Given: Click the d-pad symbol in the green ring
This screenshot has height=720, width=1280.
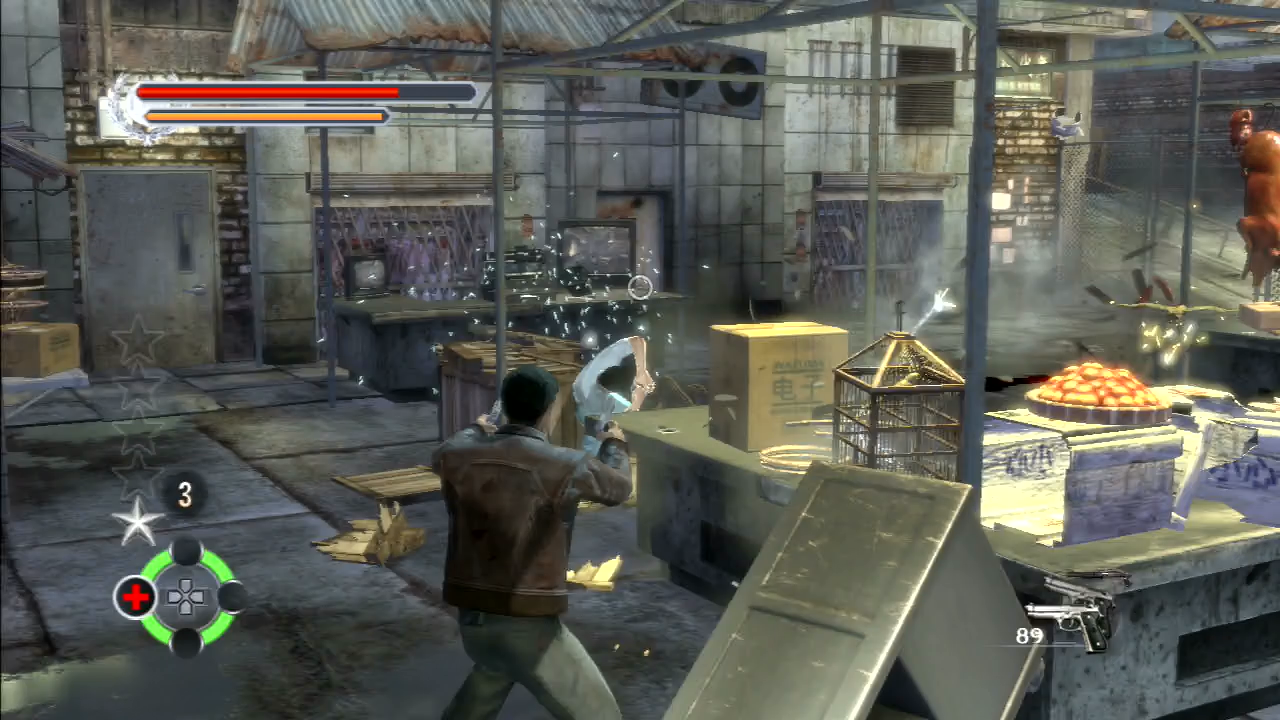Looking at the screenshot, I should coord(185,598).
